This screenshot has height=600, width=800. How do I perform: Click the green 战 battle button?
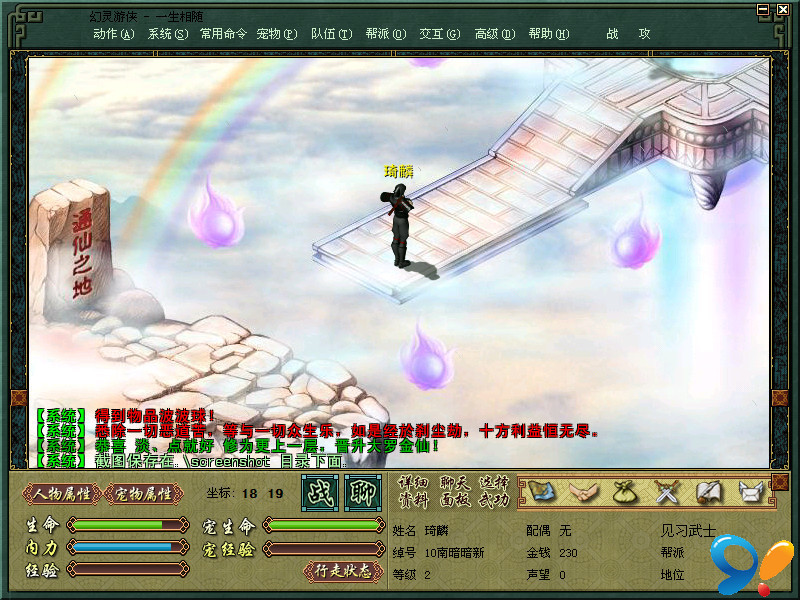320,492
